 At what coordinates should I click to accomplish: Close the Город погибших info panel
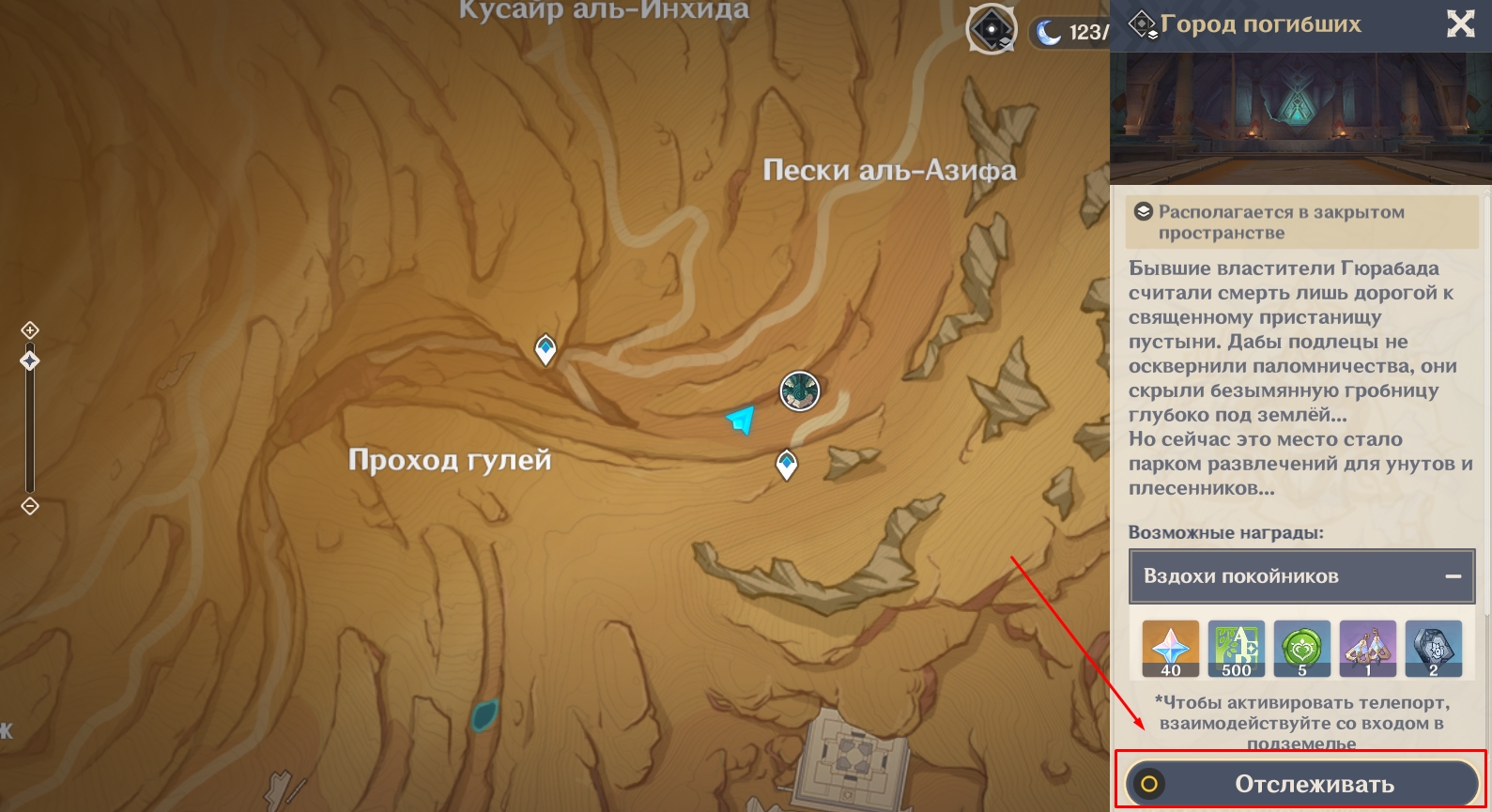click(x=1460, y=23)
